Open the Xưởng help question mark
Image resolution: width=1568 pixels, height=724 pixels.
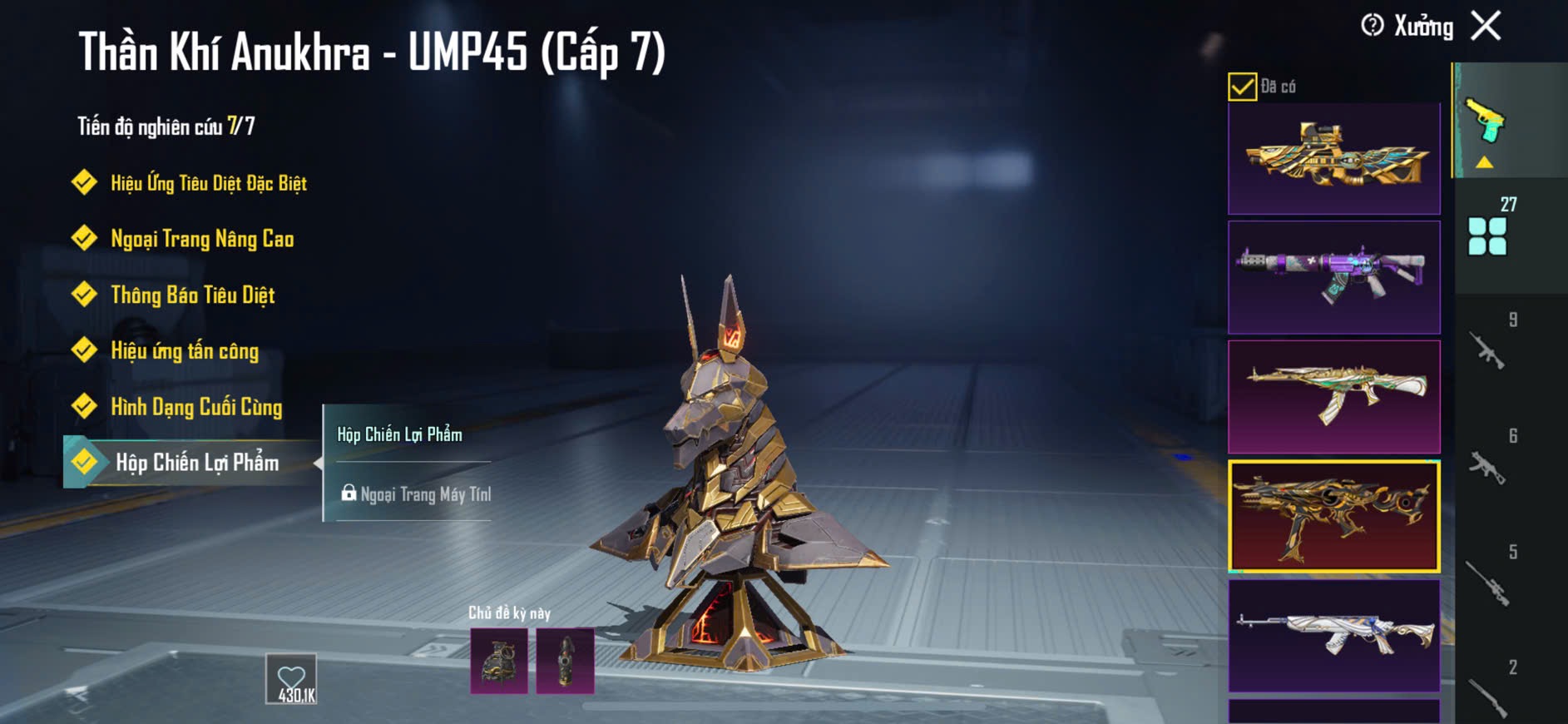click(1372, 26)
